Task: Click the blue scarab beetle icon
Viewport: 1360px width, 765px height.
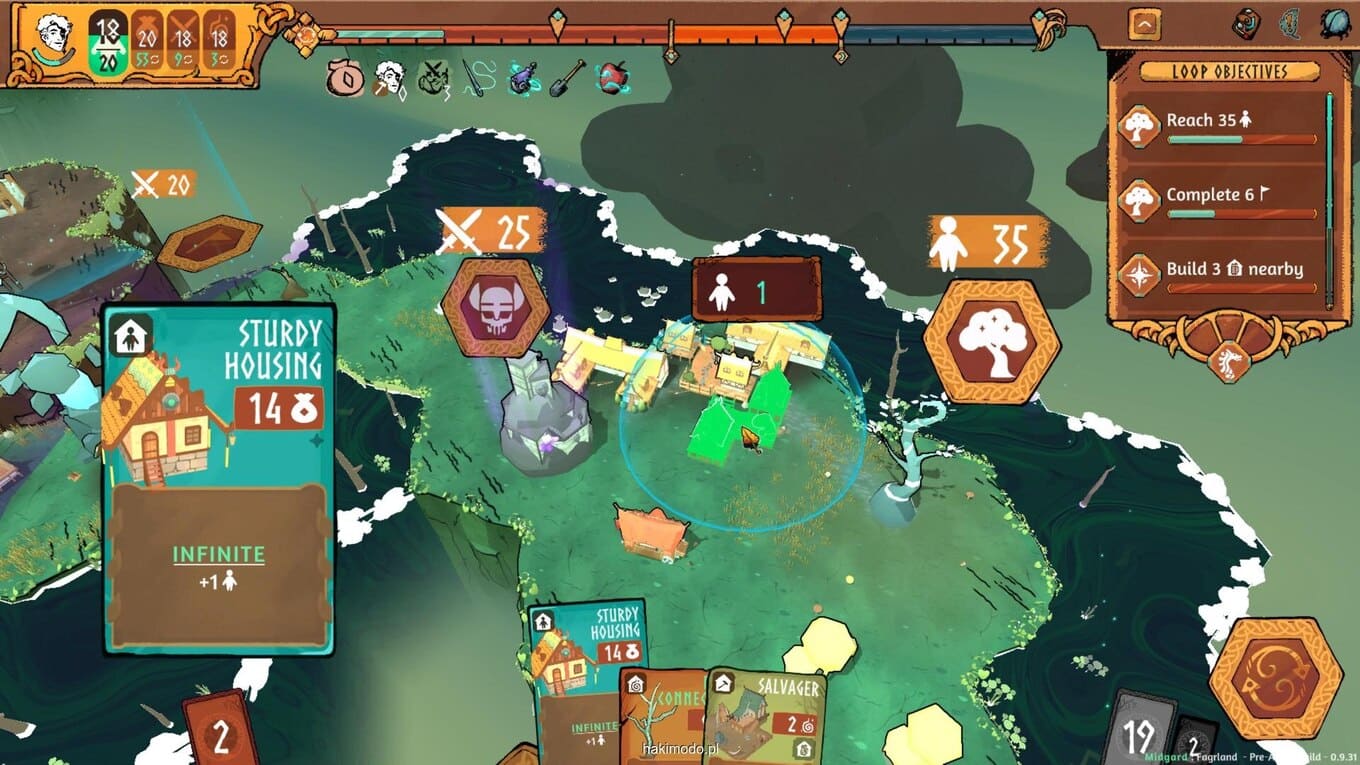Action: (x=1335, y=24)
